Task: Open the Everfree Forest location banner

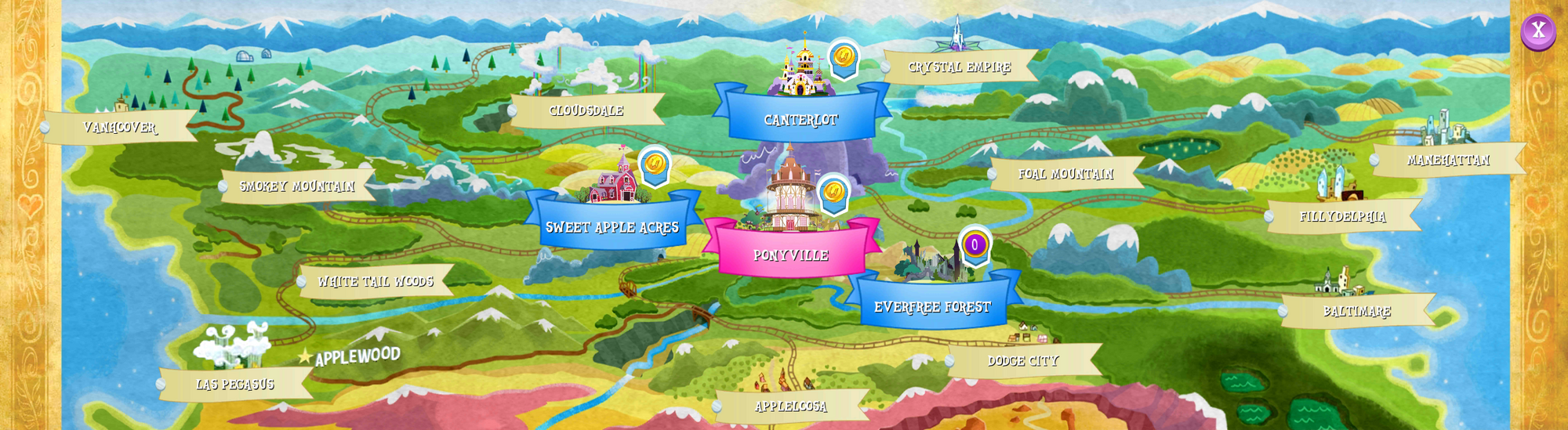Action: coord(932,307)
